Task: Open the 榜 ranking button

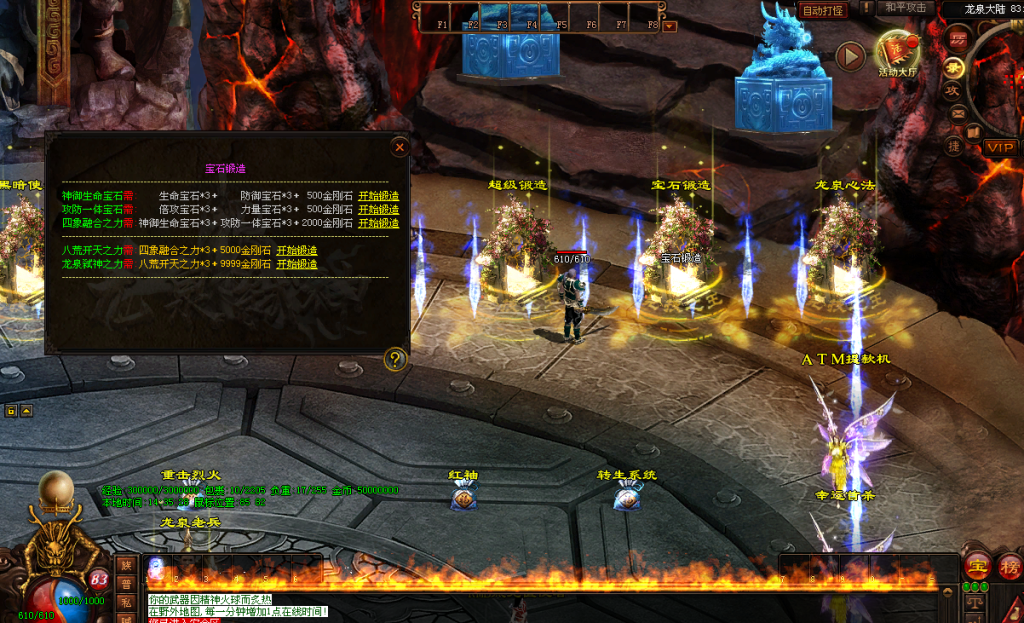Action: [1009, 565]
